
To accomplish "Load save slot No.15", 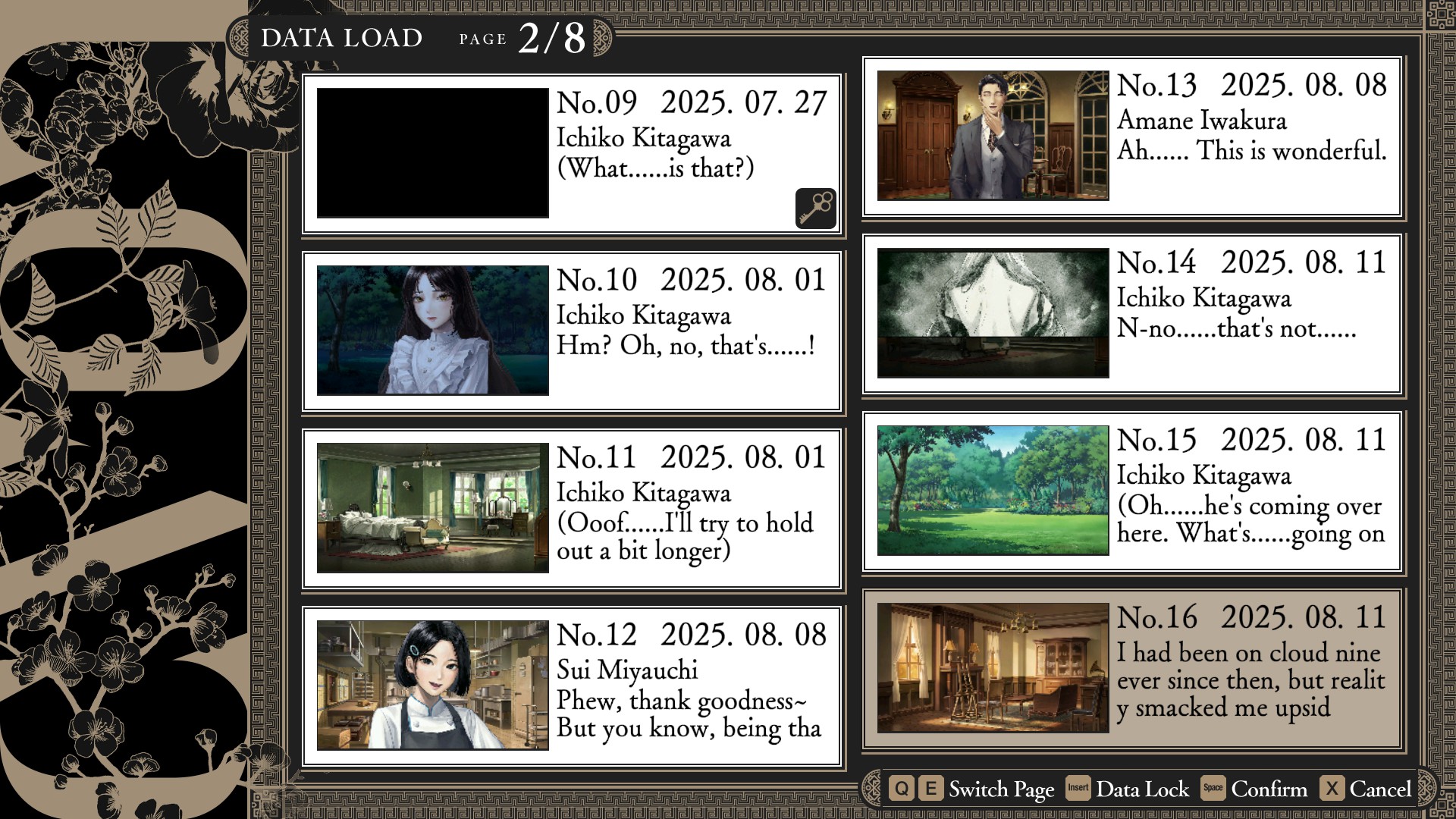I will 1131,491.
